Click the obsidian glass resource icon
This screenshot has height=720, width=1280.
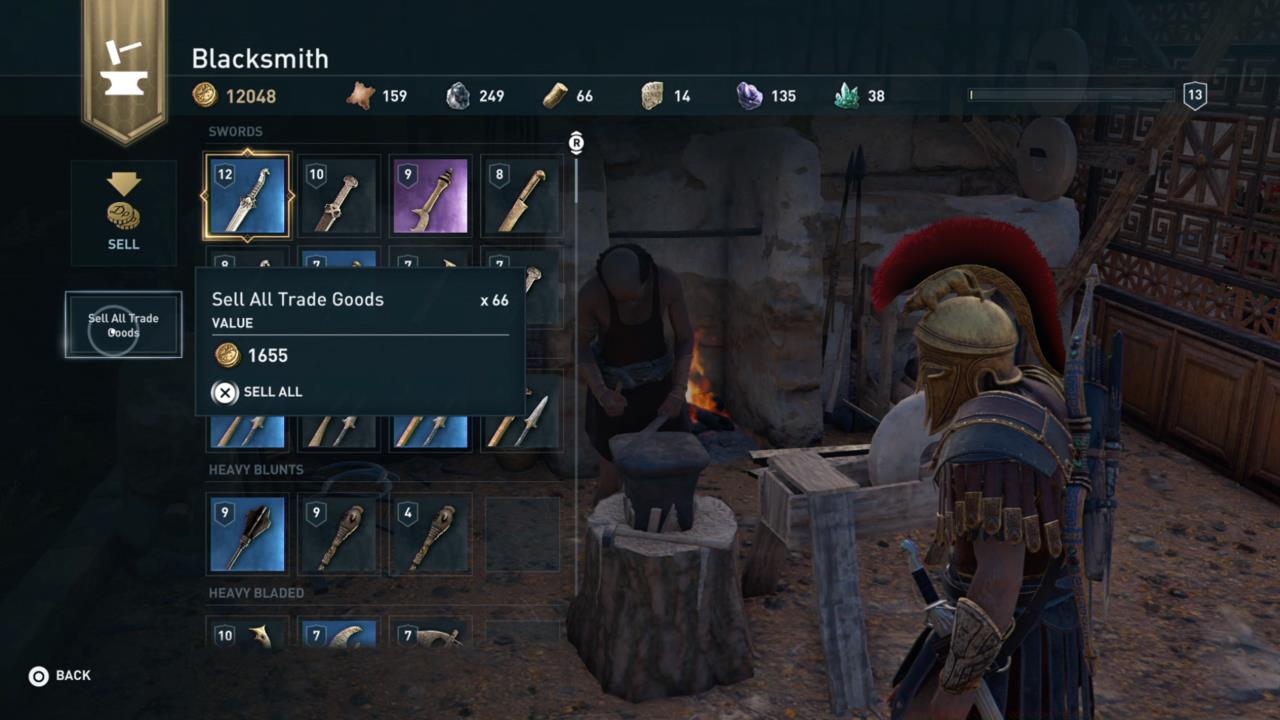651,95
